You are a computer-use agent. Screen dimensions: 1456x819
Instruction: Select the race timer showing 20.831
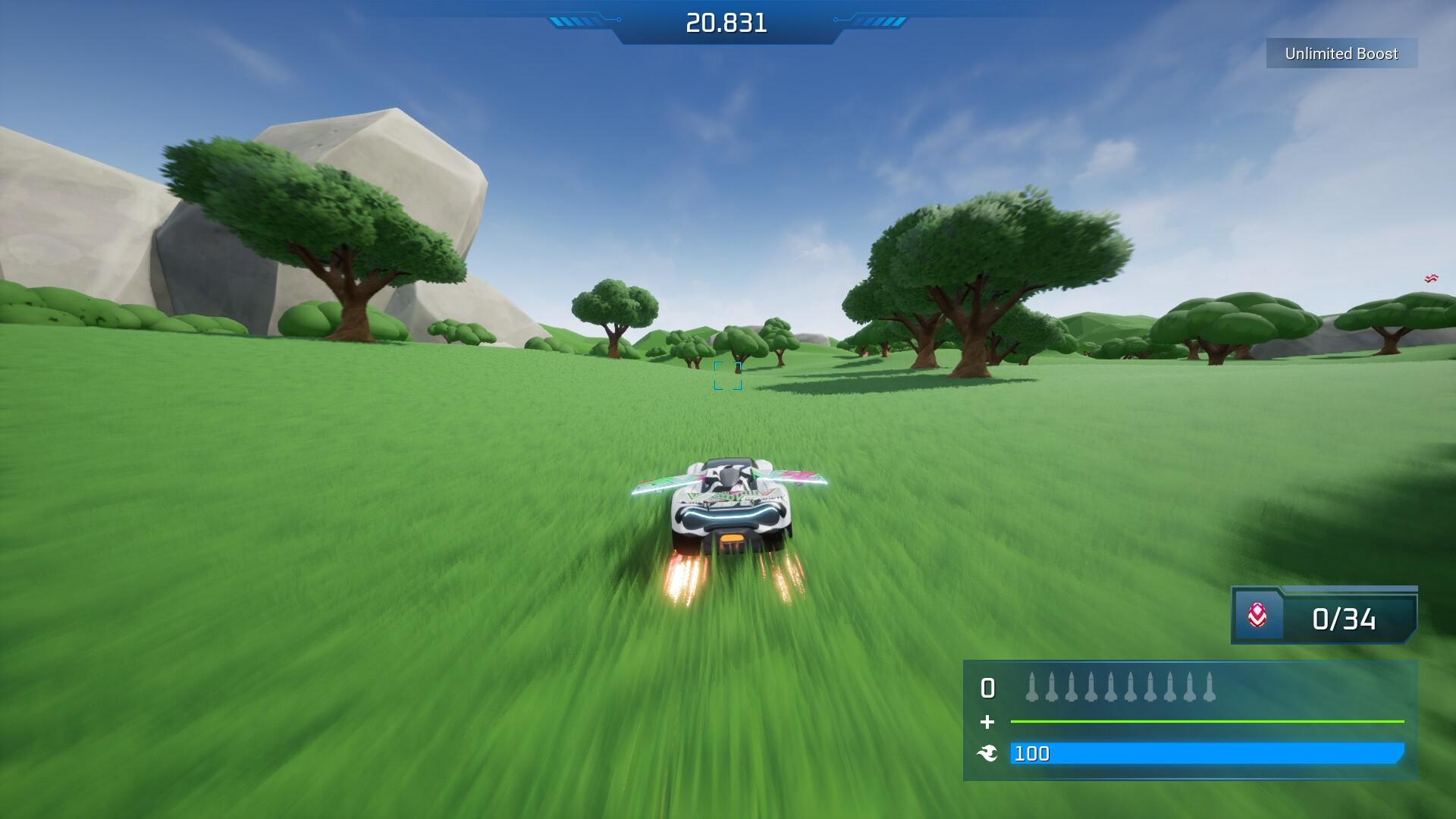pos(725,22)
